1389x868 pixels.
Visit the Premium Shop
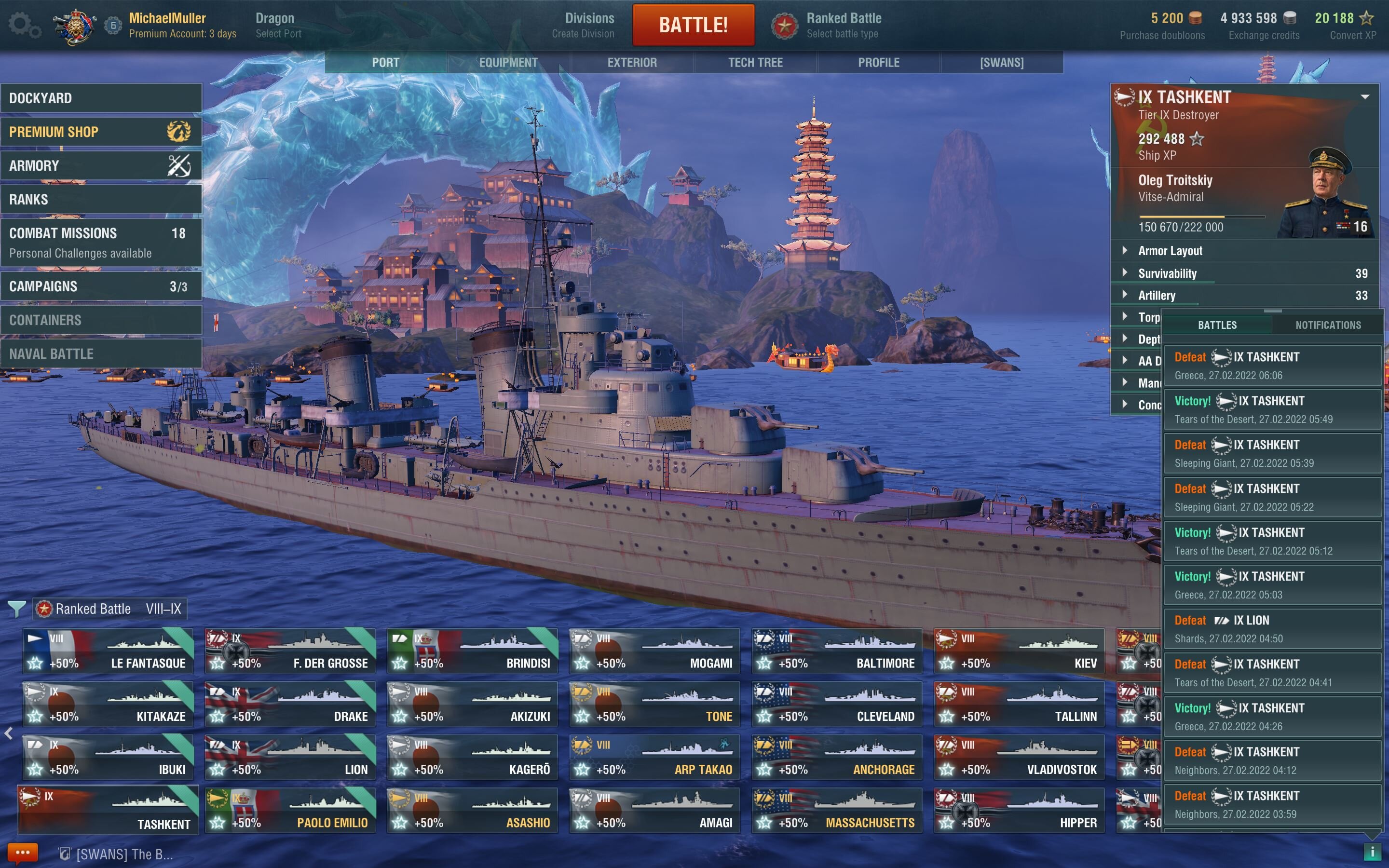point(101,132)
